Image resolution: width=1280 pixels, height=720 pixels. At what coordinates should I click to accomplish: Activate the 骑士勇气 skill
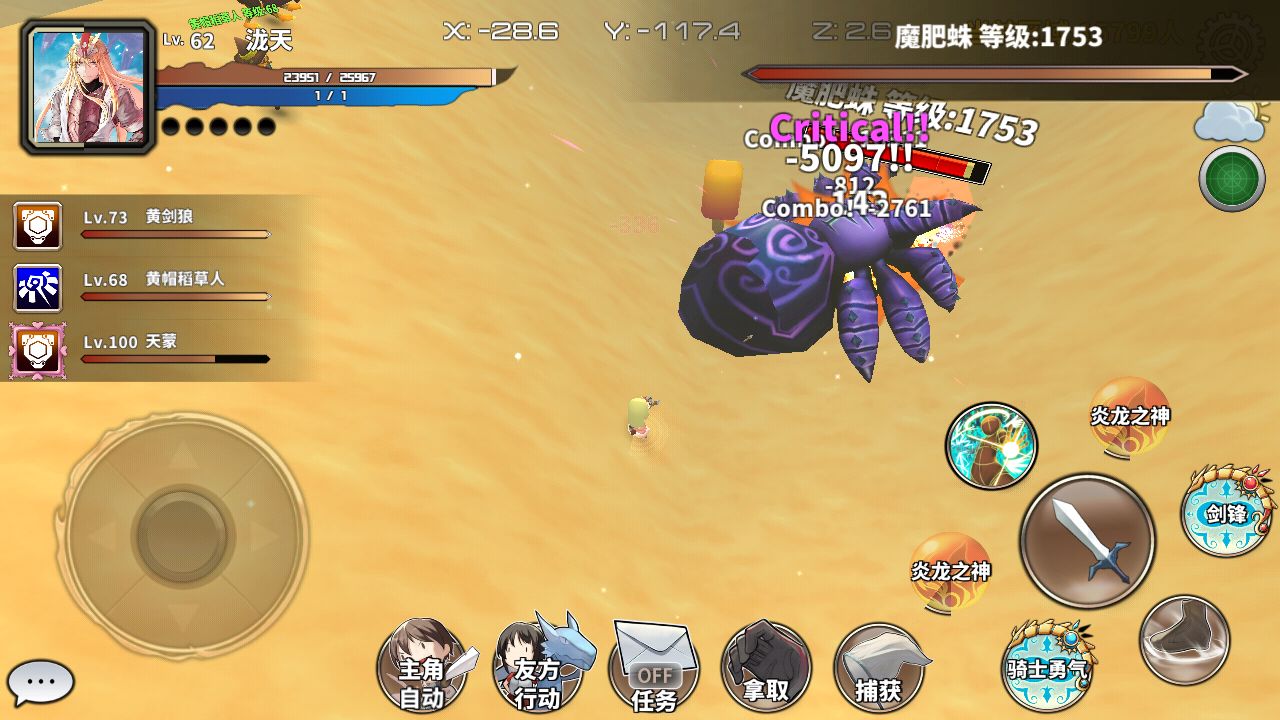coord(1047,664)
